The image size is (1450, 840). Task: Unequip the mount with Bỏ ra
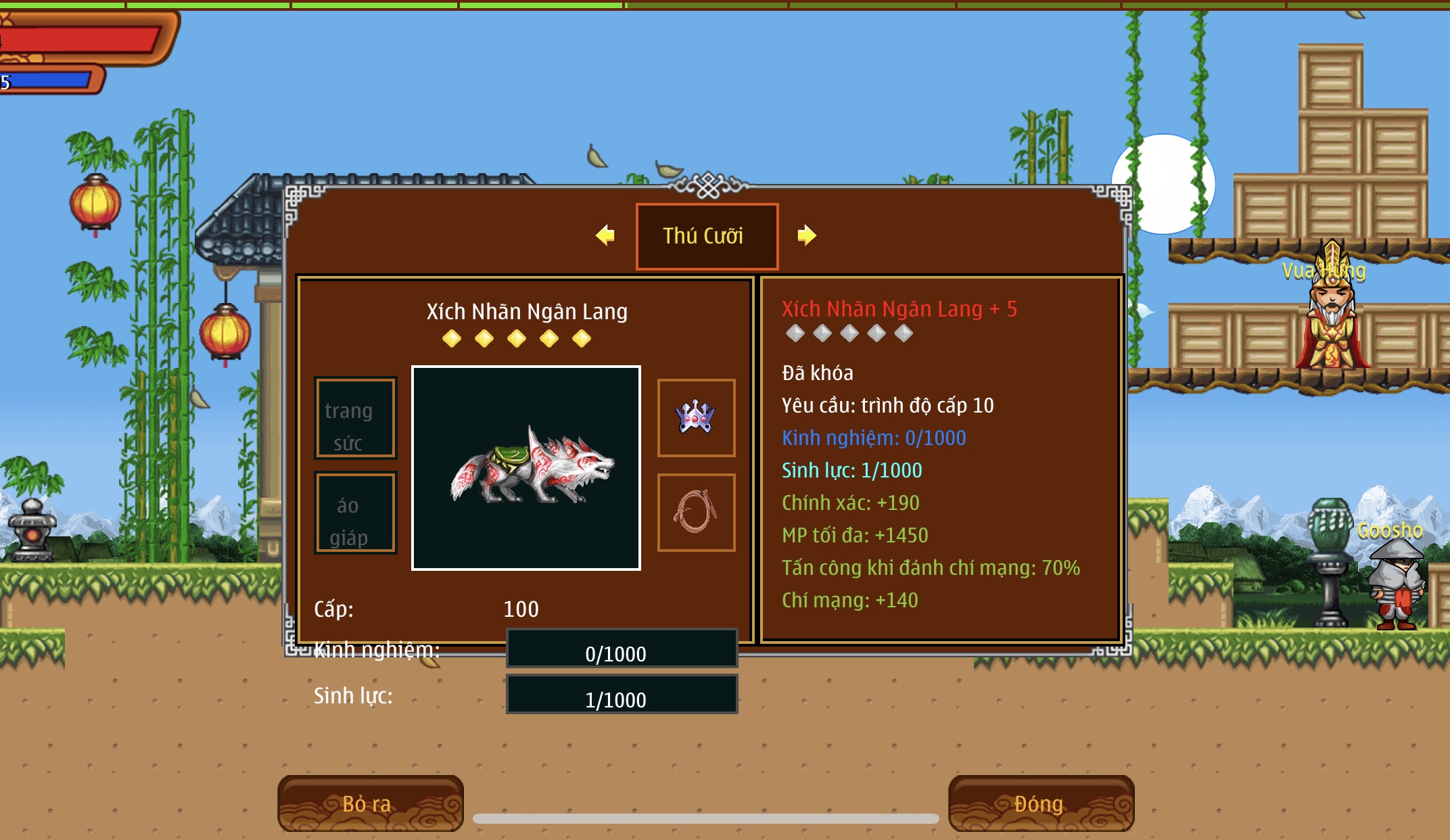[x=370, y=803]
